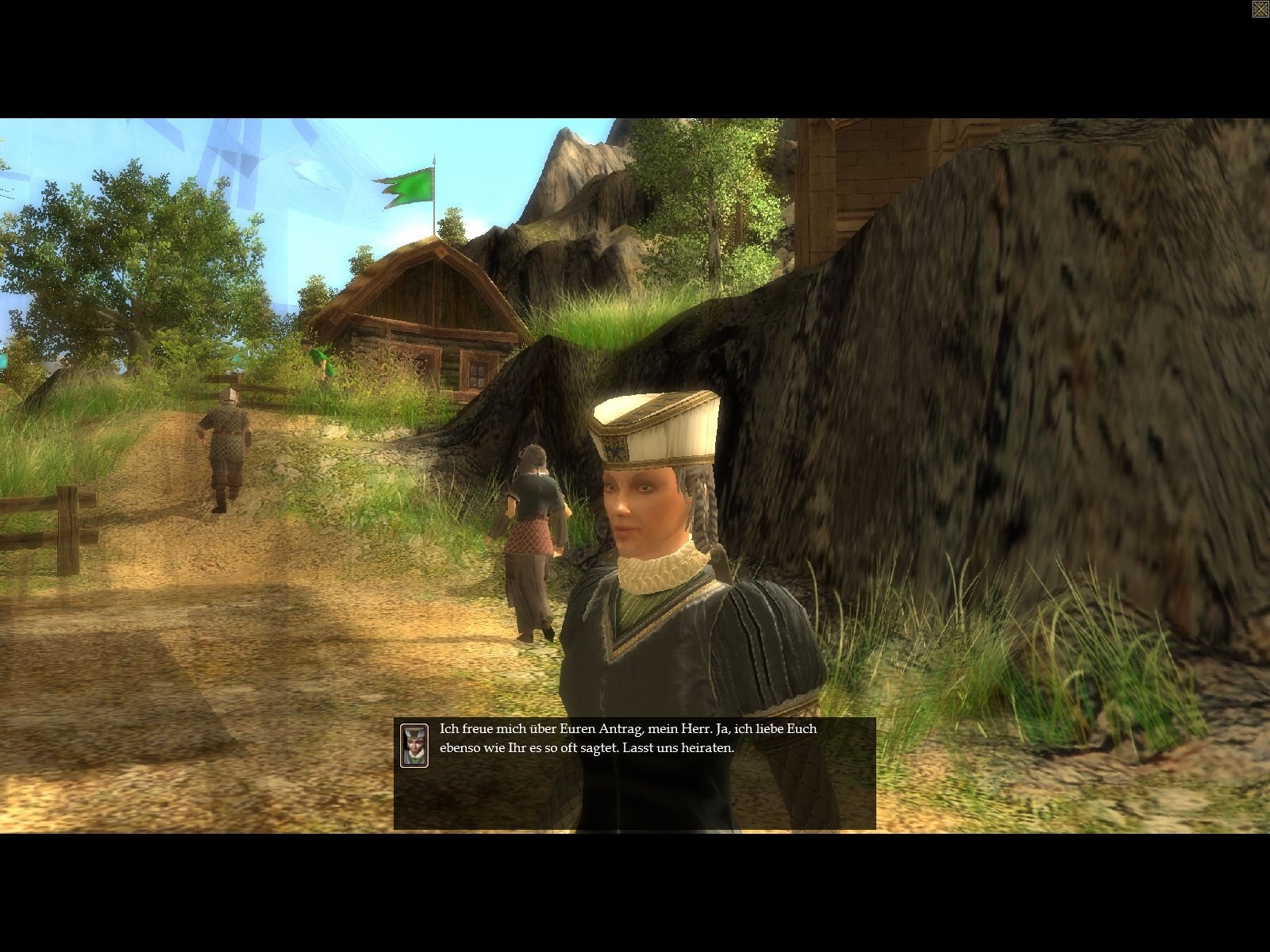Click the ornate X in the top-right corner
The width and height of the screenshot is (1270, 952).
[1259, 9]
